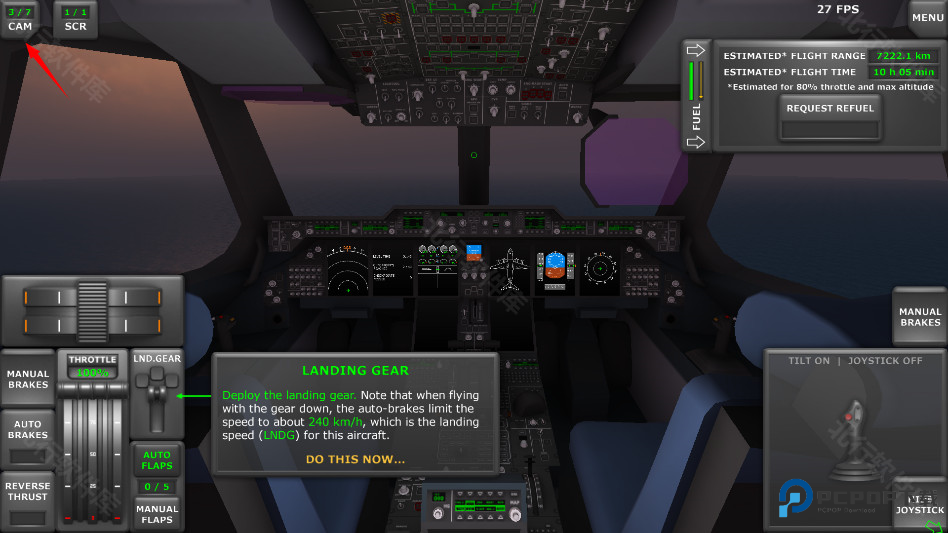This screenshot has width=948, height=533.
Task: Deploy the landing gear lever
Action: 156,397
